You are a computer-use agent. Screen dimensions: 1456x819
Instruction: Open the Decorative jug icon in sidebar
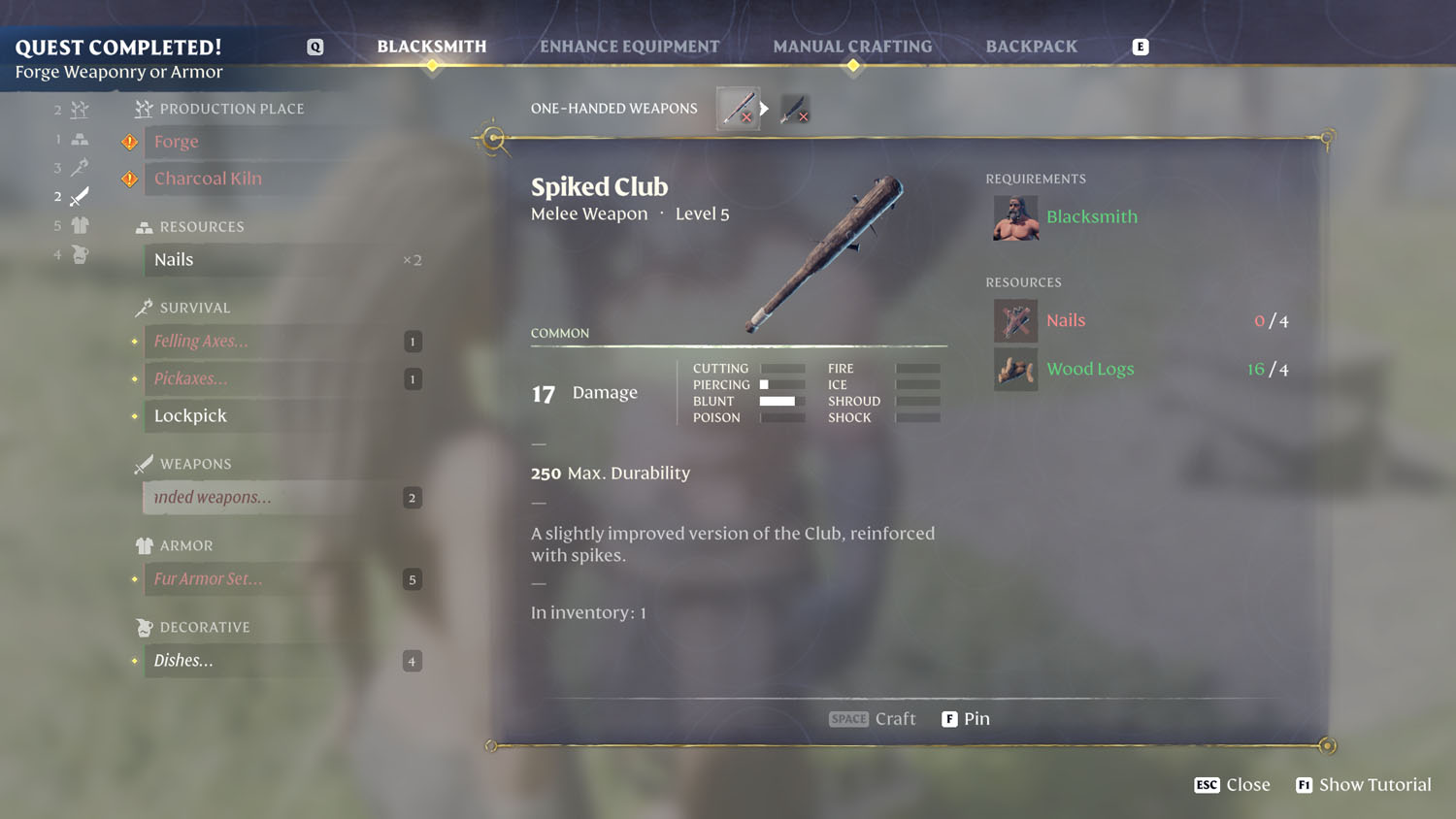coord(79,254)
